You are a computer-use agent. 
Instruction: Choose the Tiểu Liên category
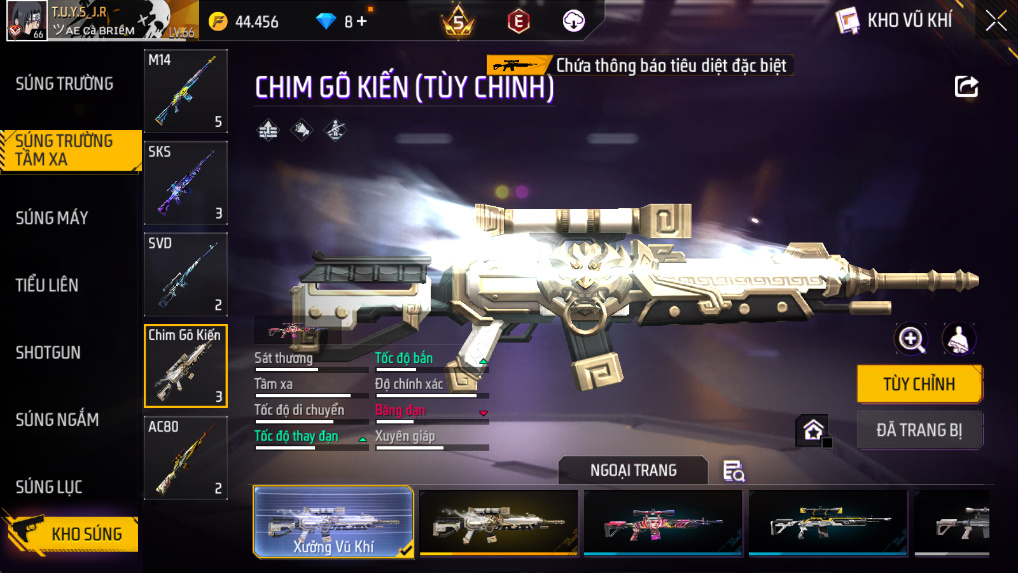[47, 285]
